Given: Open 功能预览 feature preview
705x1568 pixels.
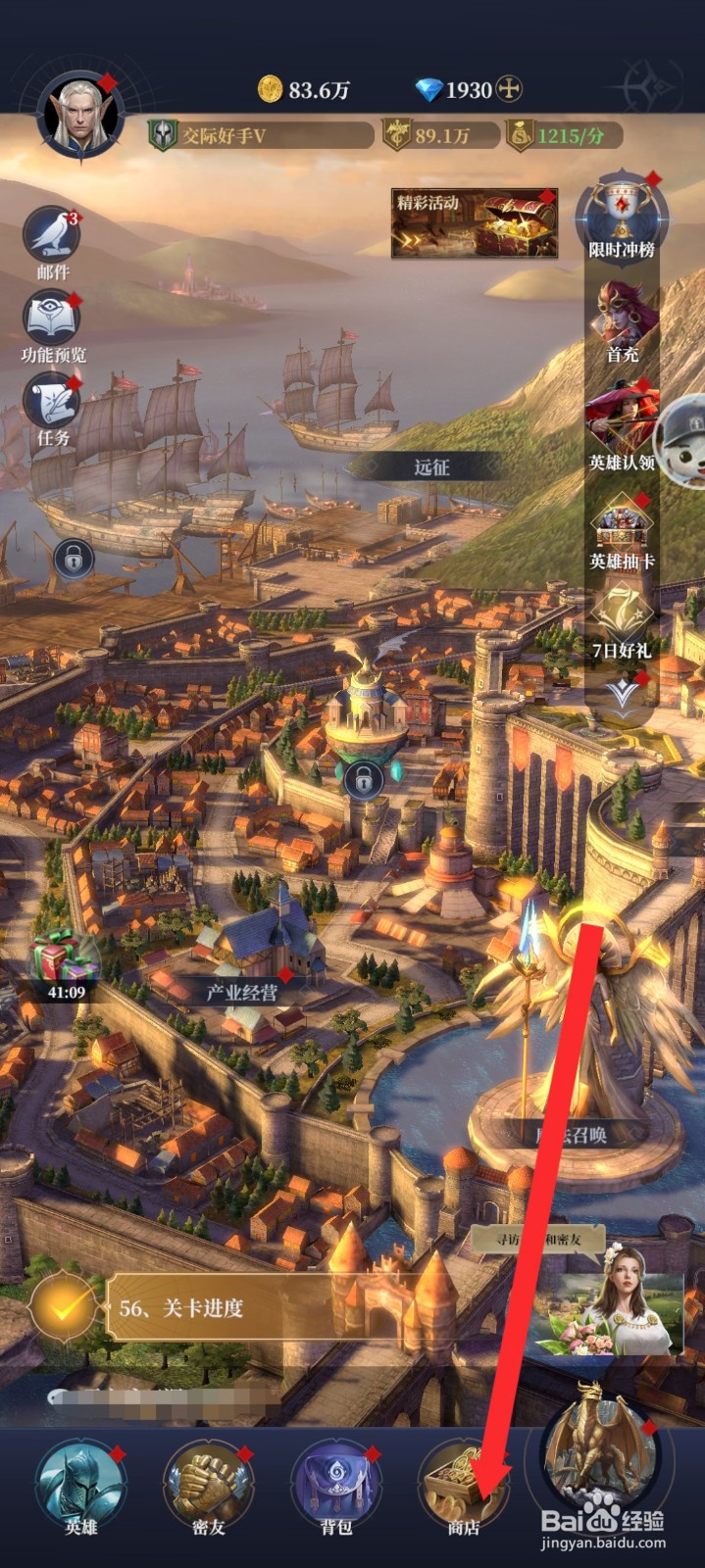Looking at the screenshot, I should click(x=53, y=321).
